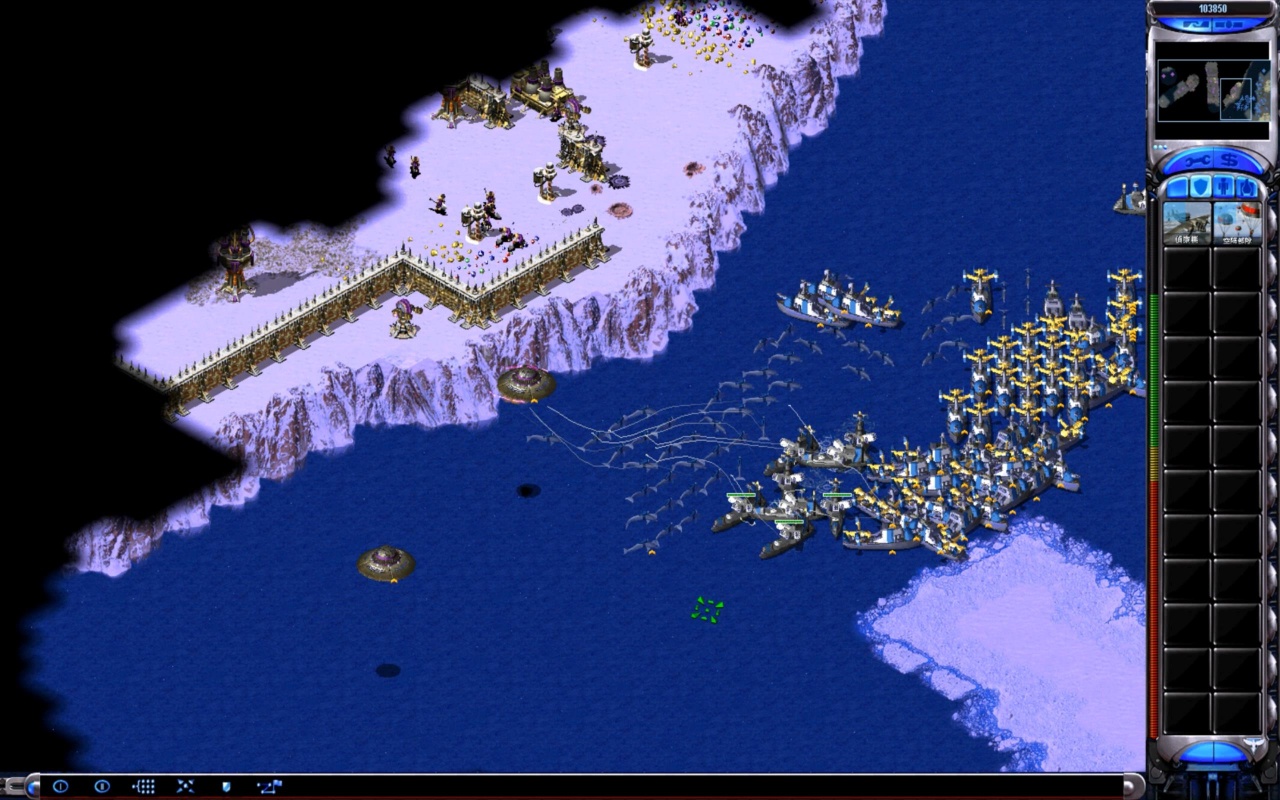Activate the deploy arrows command
1280x800 pixels.
185,787
